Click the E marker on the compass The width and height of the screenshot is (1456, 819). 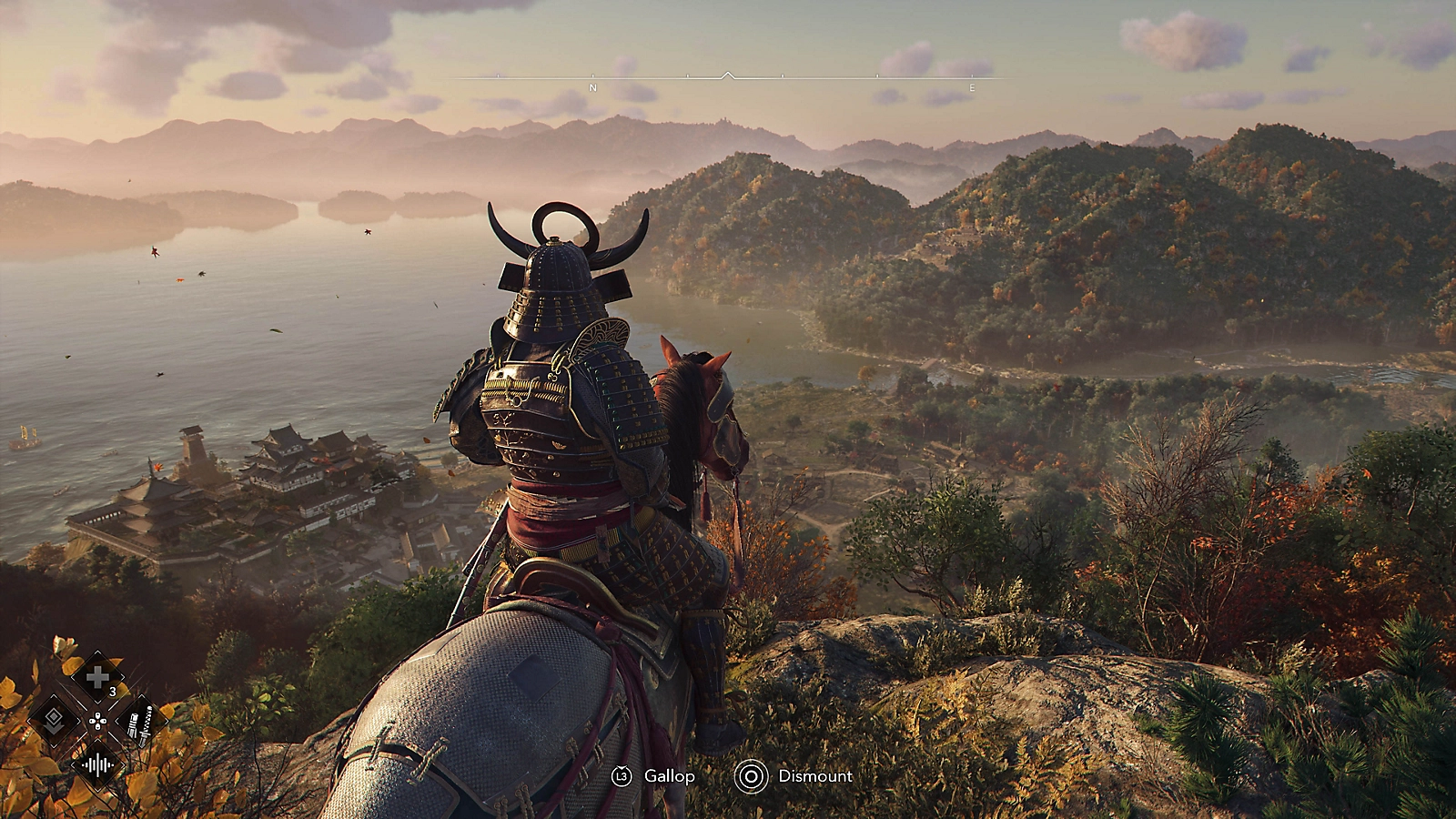click(971, 87)
